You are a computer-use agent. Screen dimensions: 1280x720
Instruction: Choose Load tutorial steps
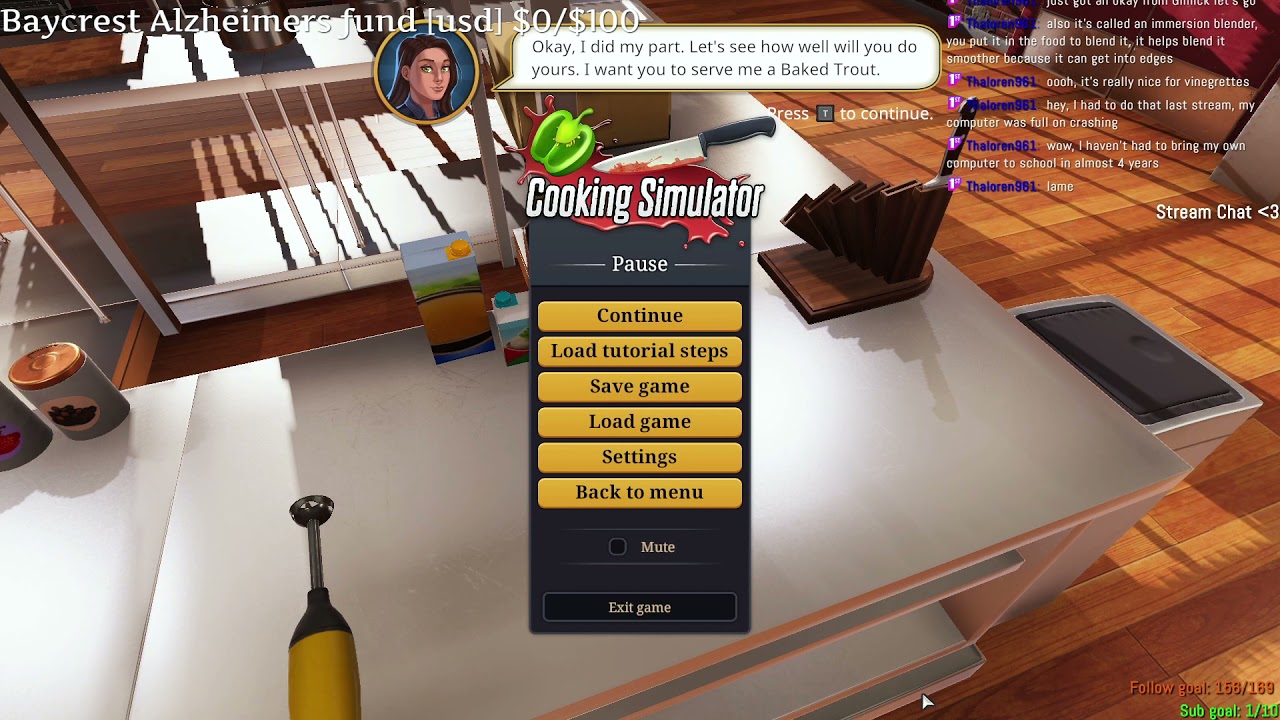[x=639, y=351]
